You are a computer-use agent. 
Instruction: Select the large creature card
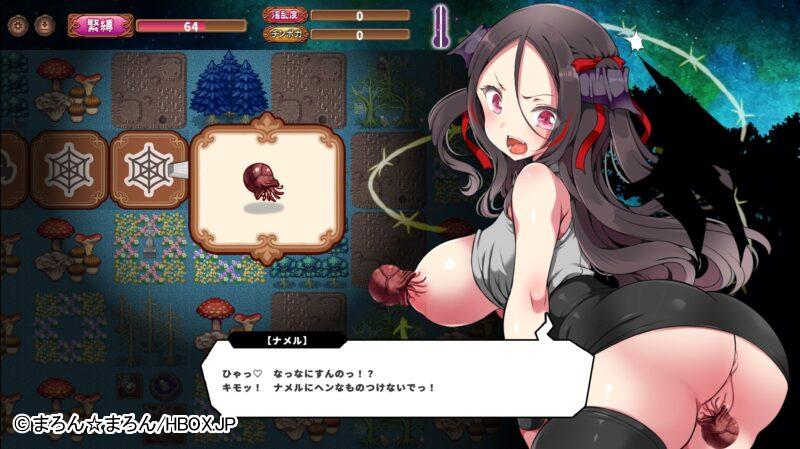(266, 187)
